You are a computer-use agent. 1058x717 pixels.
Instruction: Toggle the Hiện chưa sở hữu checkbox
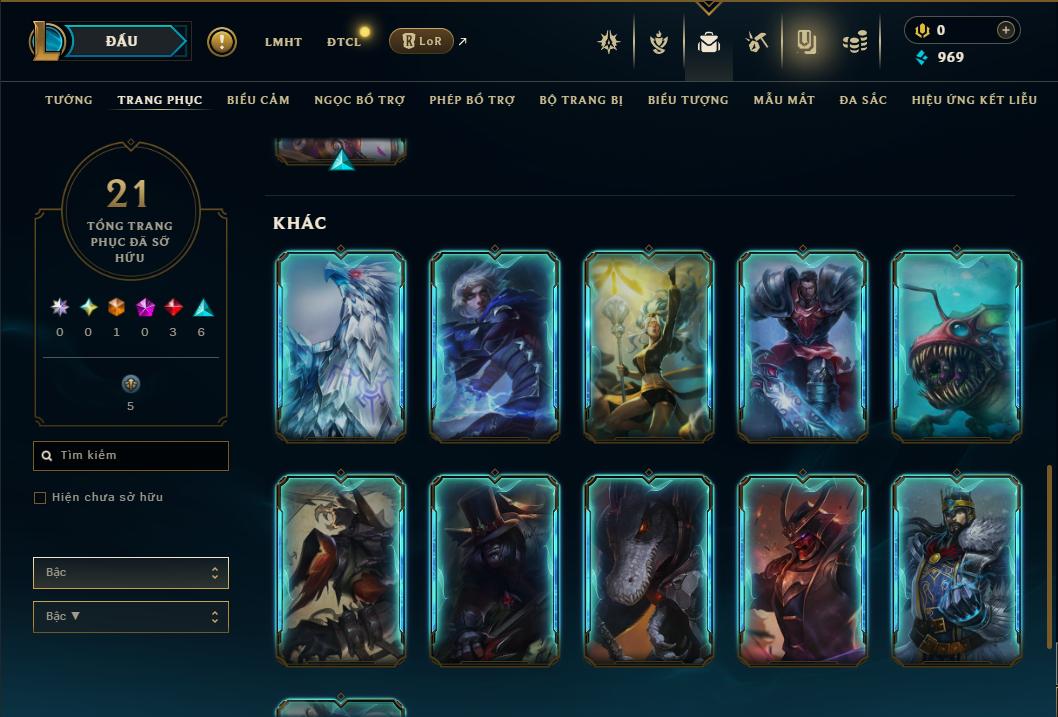pyautogui.click(x=40, y=498)
